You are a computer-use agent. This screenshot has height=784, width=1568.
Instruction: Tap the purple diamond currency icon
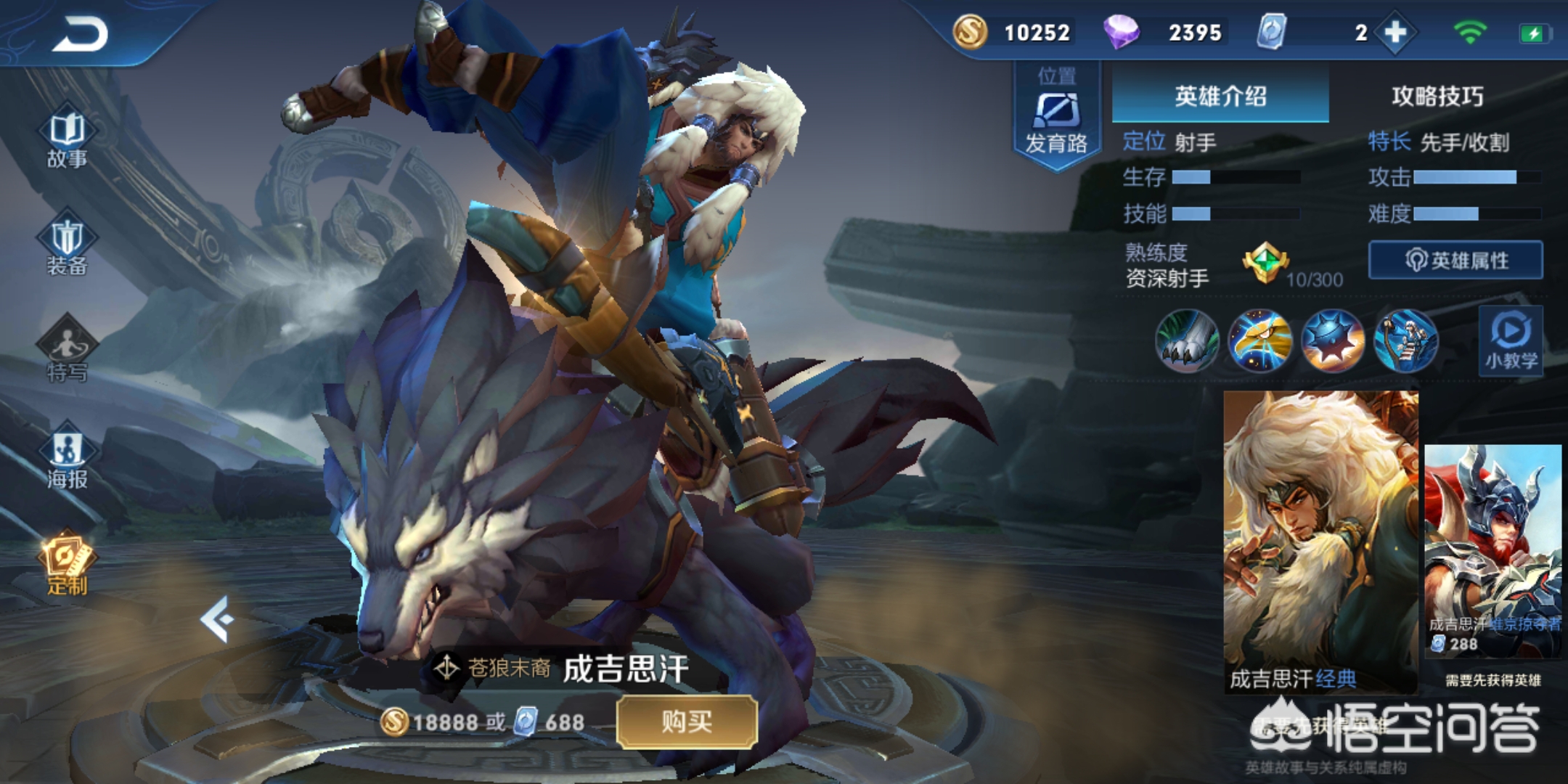coord(1121,33)
